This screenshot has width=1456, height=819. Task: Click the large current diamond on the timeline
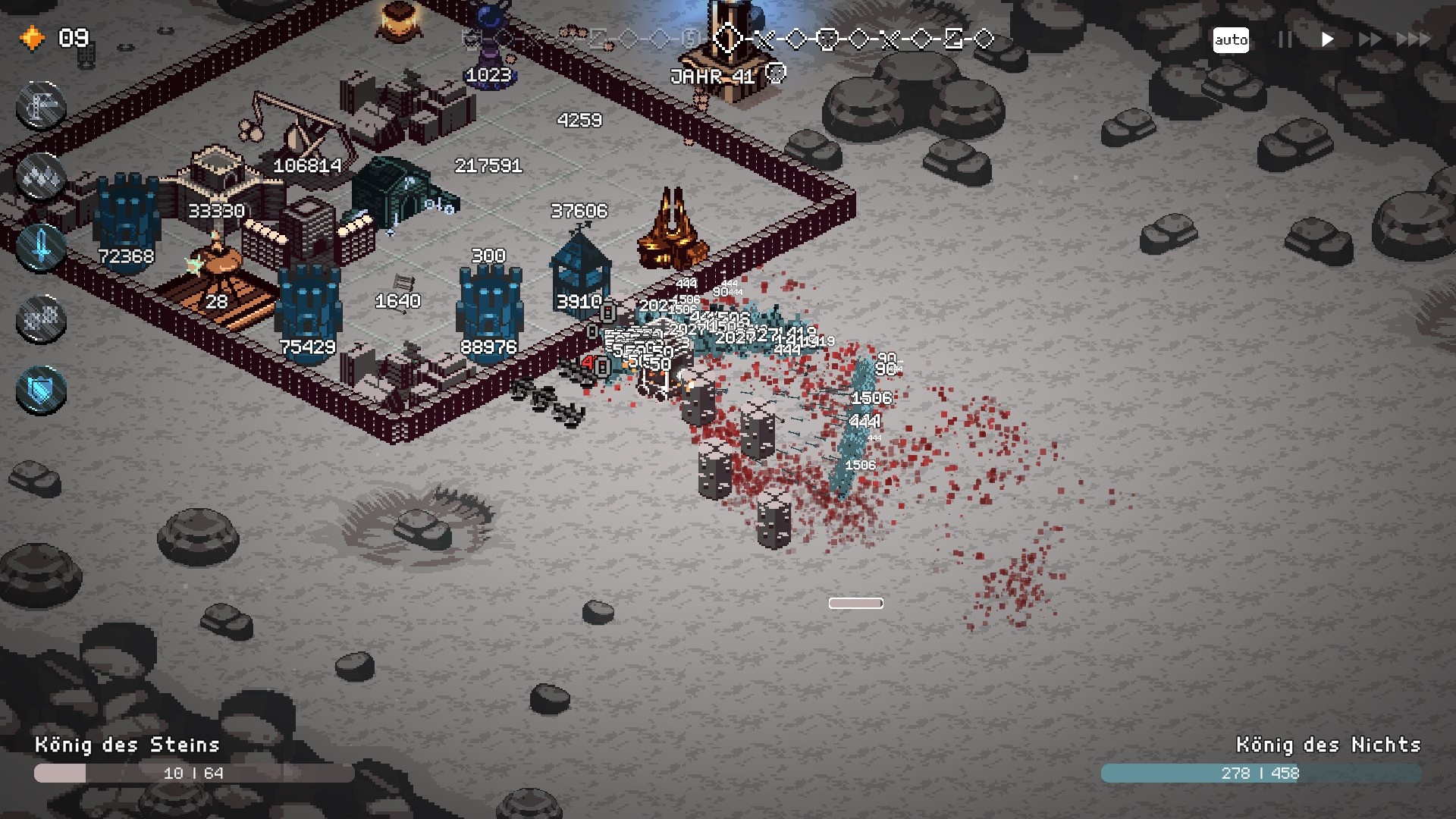pyautogui.click(x=728, y=39)
